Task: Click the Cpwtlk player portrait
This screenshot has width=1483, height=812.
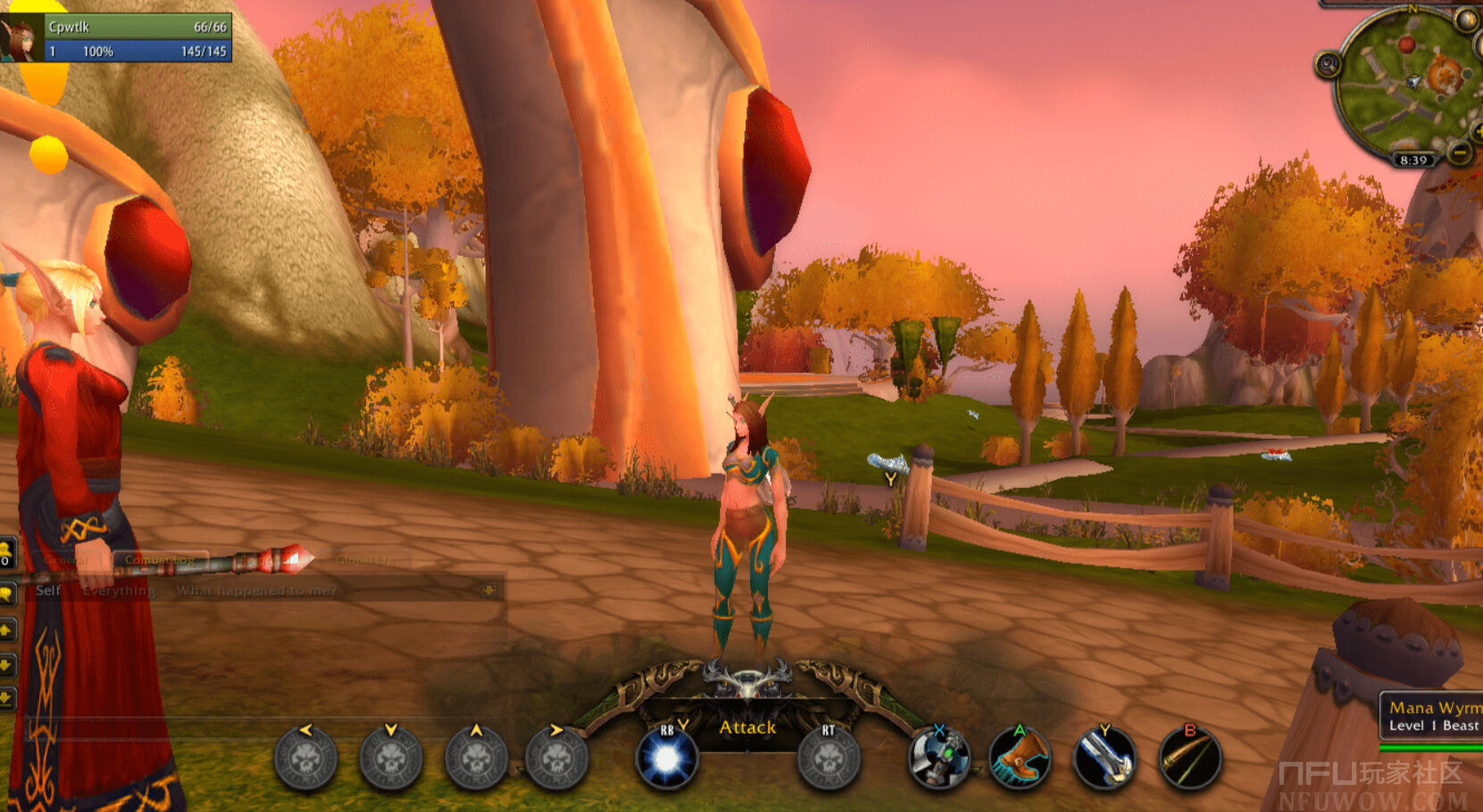Action: 20,39
